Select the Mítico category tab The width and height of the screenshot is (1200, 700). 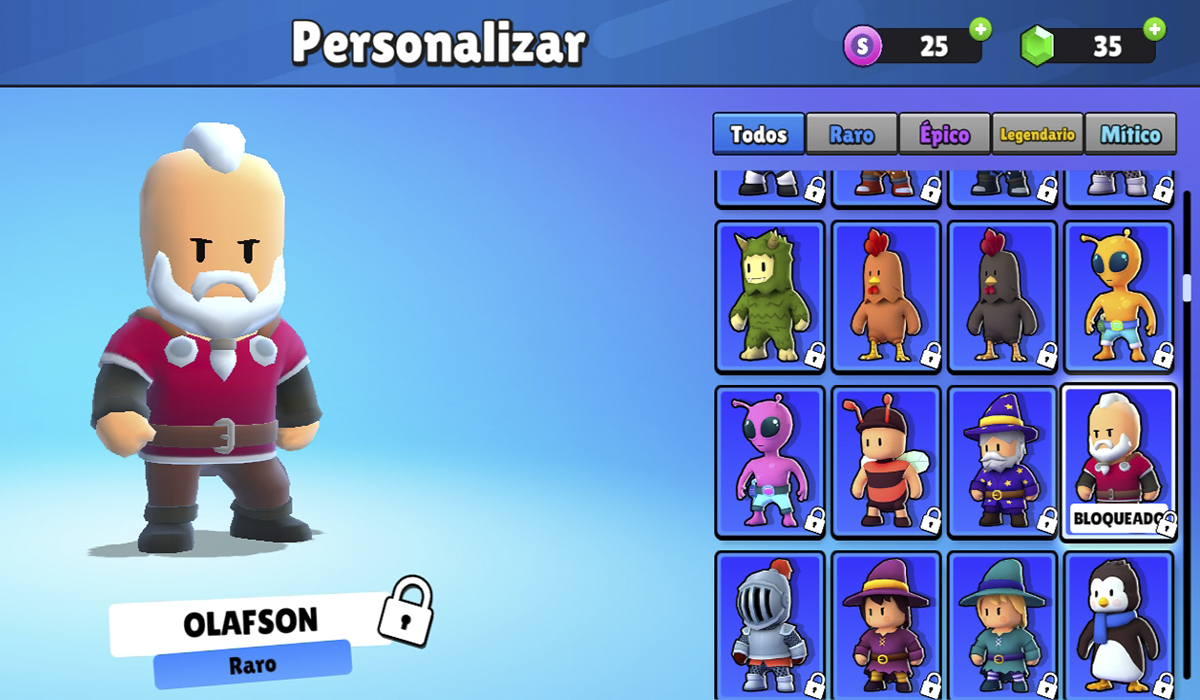(x=1130, y=134)
